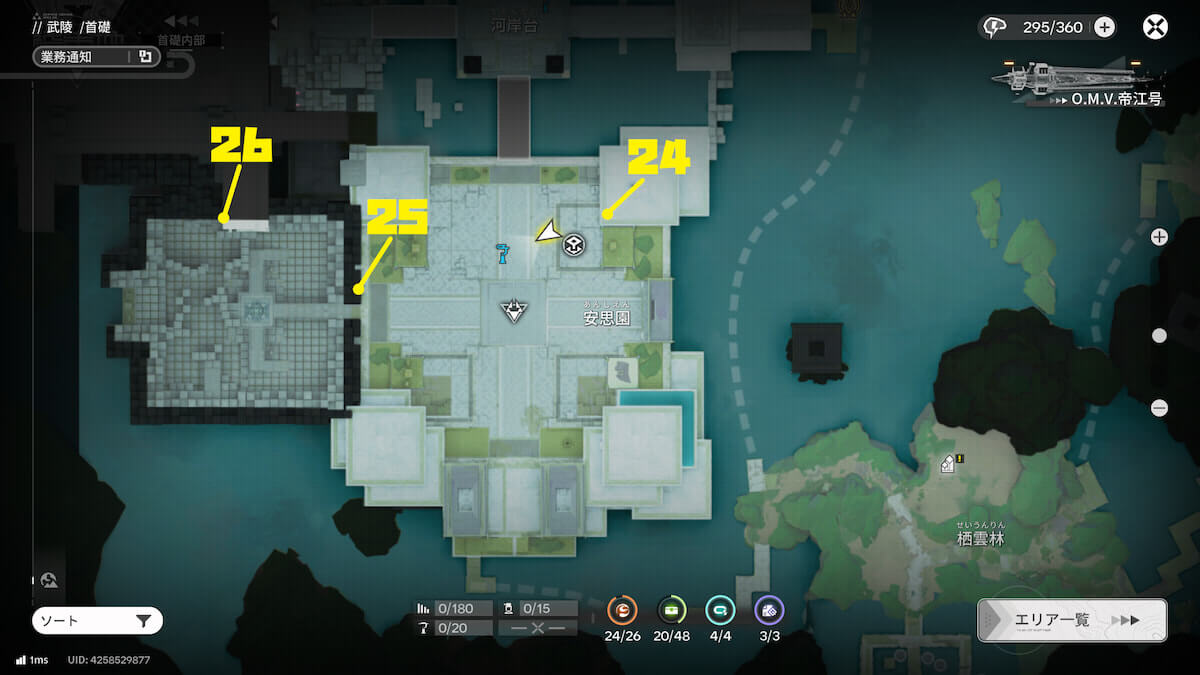Click the blue facility marker on the map

coord(503,253)
